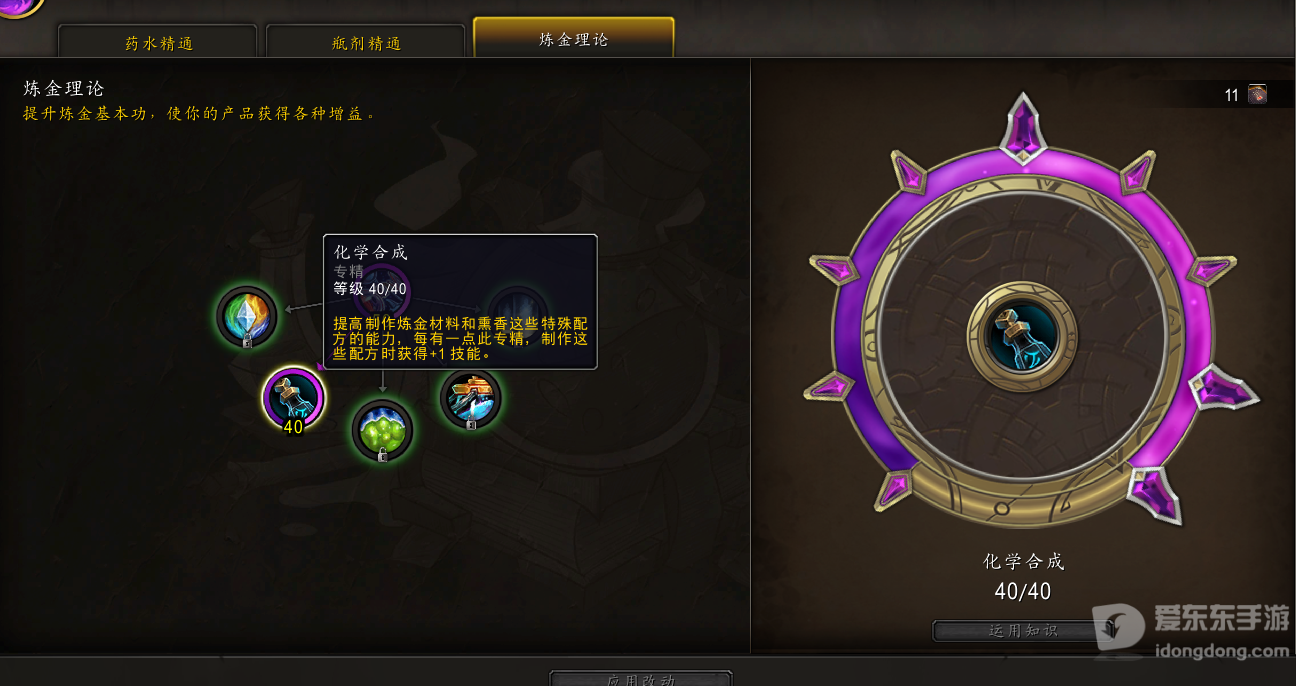Pick the locked orange gadget specialization node
This screenshot has height=686, width=1296.
coord(470,398)
